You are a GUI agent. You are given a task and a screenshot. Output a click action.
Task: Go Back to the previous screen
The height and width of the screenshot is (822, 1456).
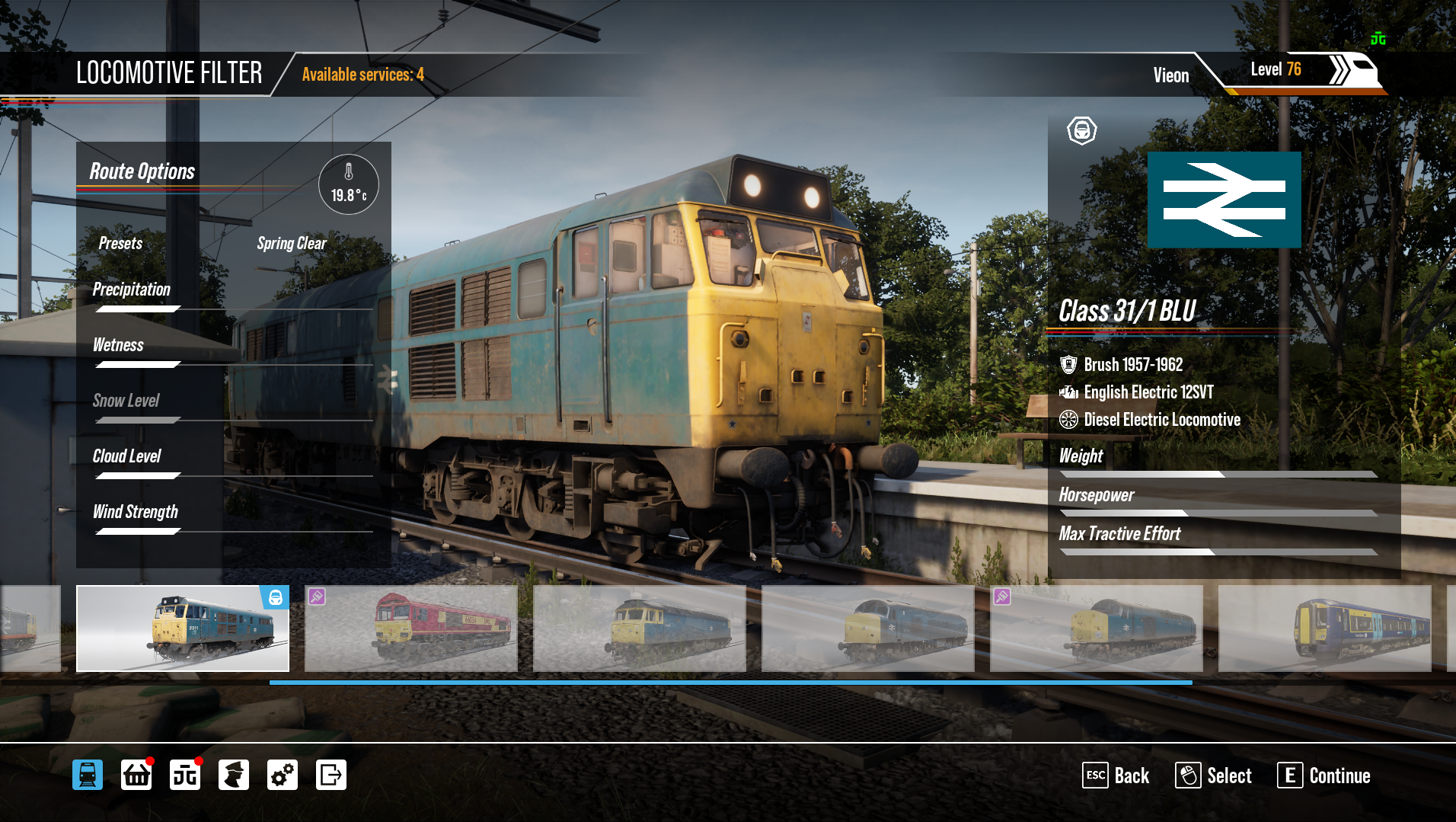pyautogui.click(x=1116, y=776)
